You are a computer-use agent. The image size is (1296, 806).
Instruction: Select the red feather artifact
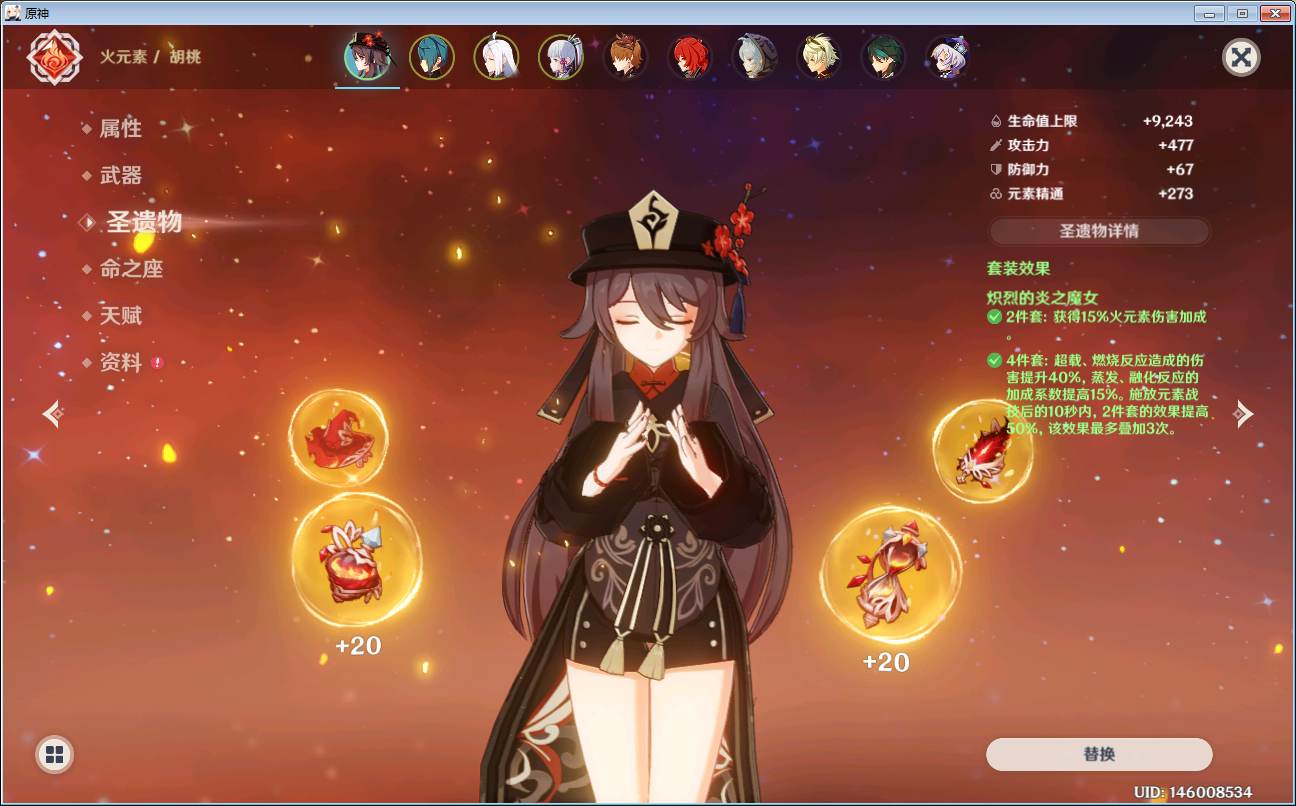tap(980, 452)
